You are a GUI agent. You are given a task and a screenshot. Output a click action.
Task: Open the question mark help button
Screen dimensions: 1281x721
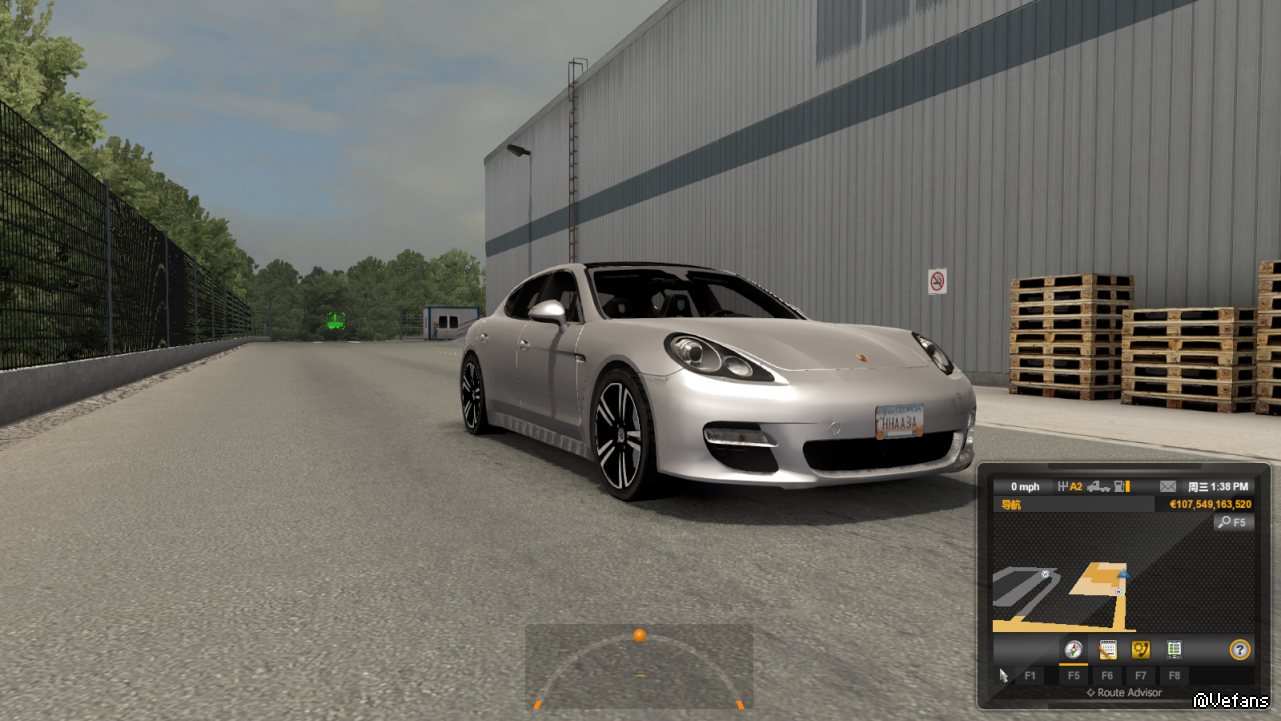coord(1240,650)
